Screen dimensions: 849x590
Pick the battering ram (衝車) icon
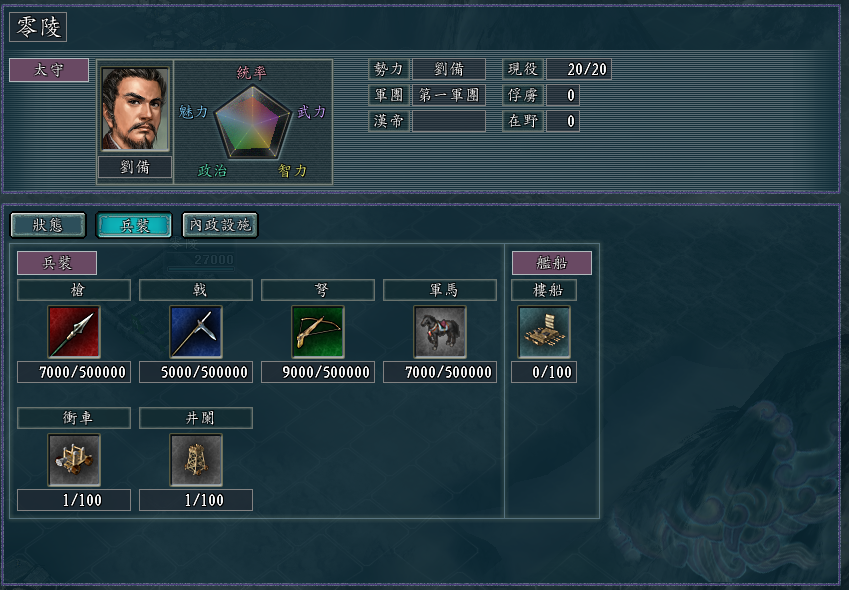74,460
